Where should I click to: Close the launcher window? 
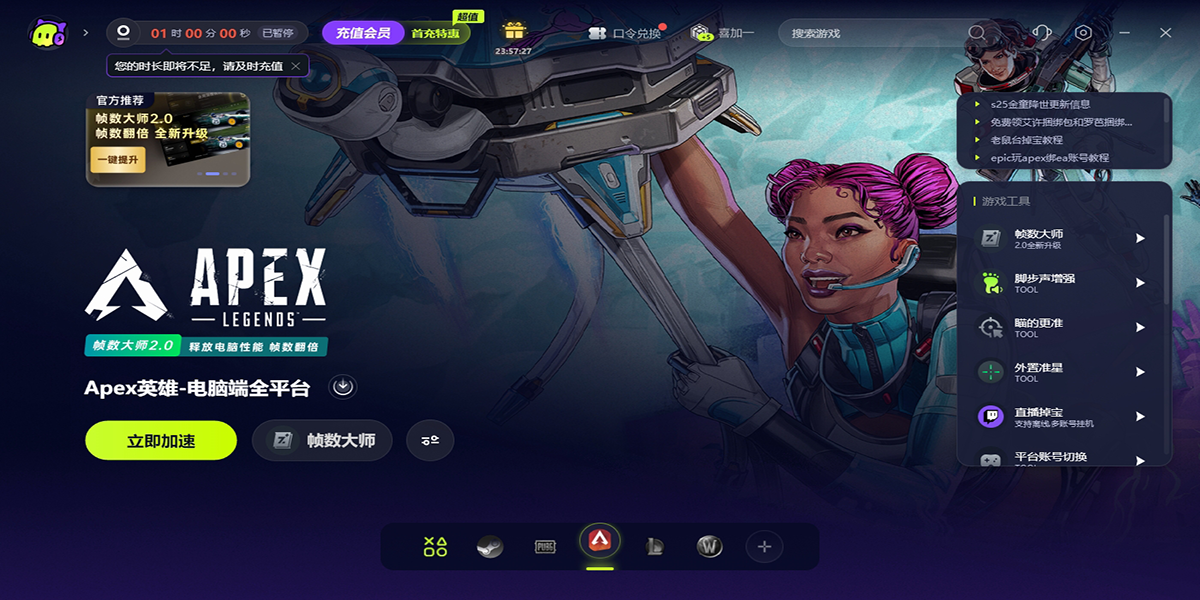[1165, 33]
